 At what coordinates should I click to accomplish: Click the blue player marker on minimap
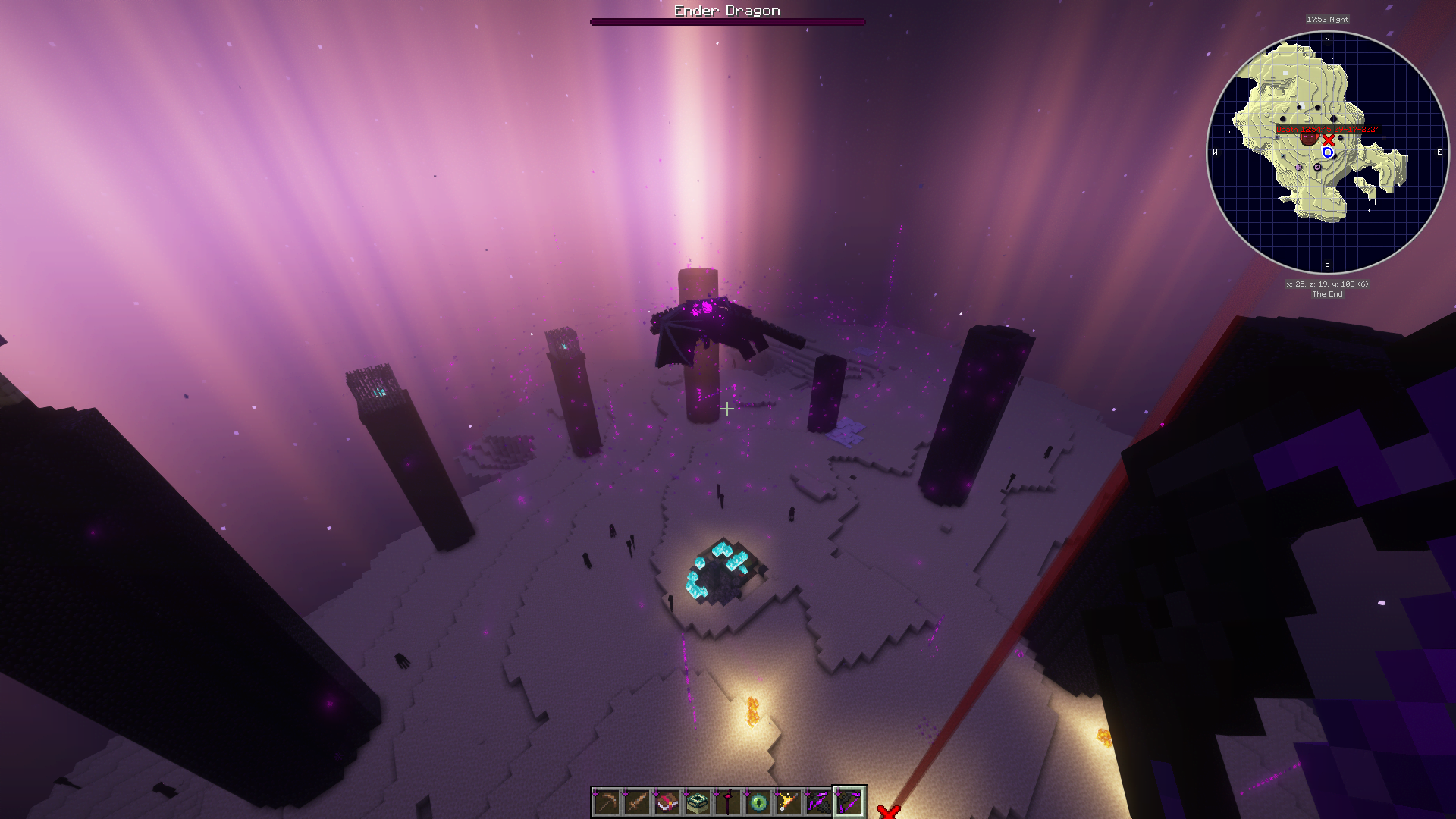(1328, 152)
